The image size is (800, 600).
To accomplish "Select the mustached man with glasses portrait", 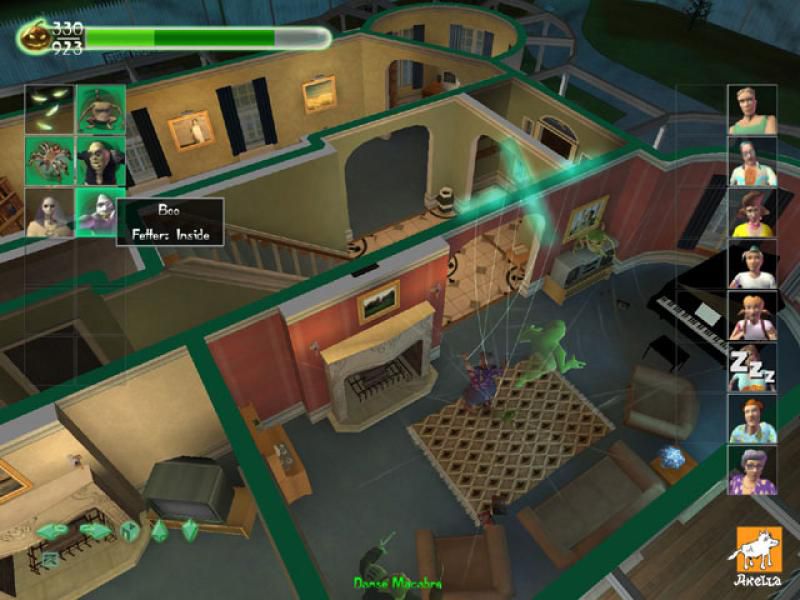I will coord(752,162).
